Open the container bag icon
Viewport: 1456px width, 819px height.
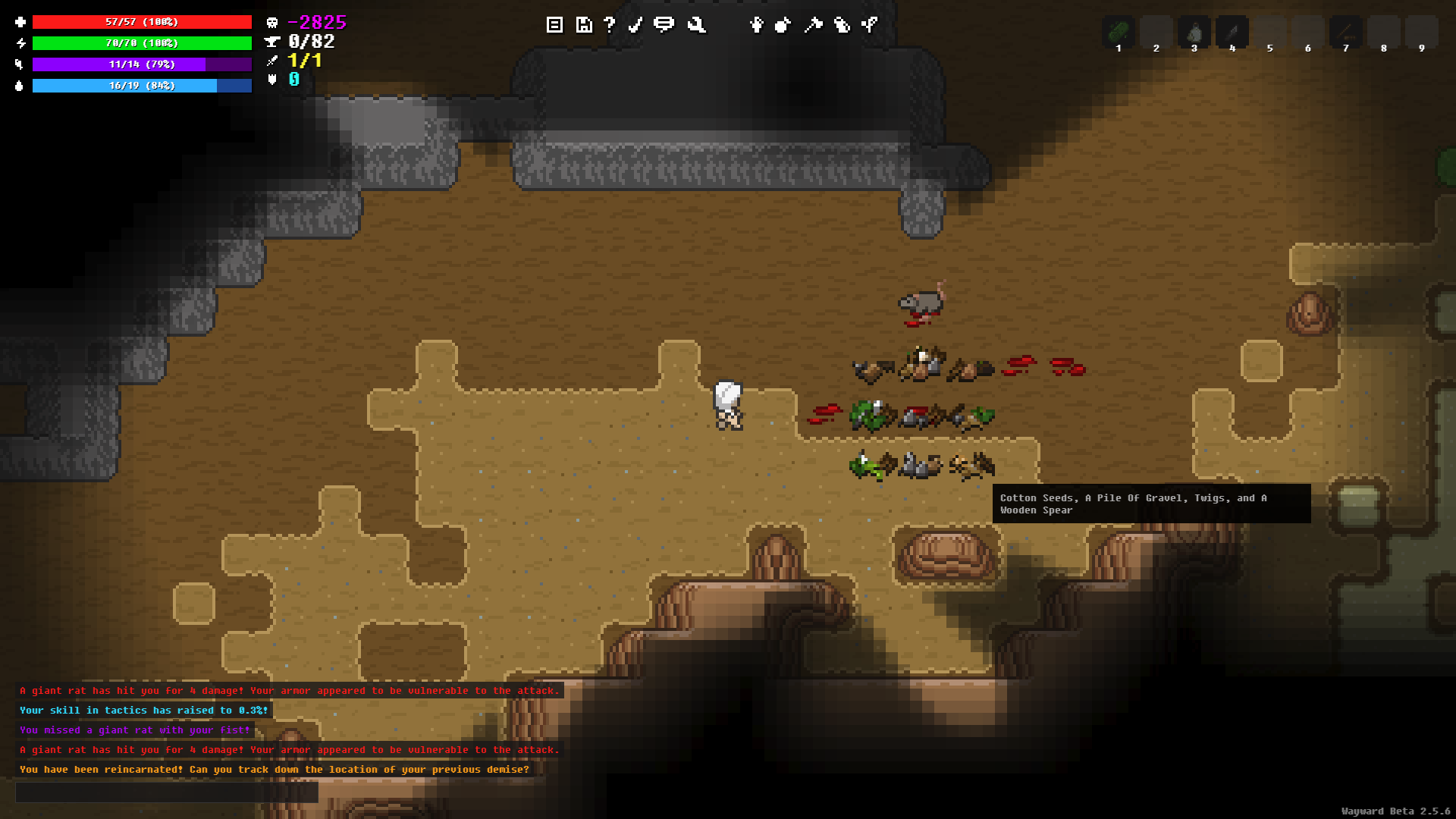click(841, 25)
